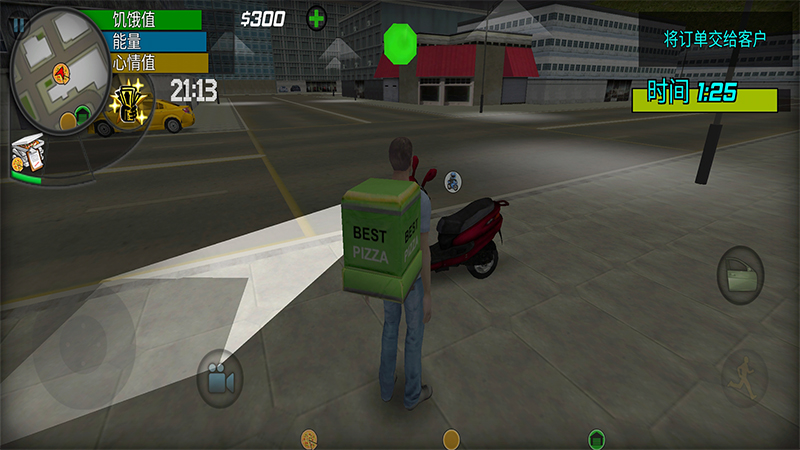The height and width of the screenshot is (450, 800).
Task: Select the plain orange circle on the bottom bar
Action: pyautogui.click(x=451, y=438)
